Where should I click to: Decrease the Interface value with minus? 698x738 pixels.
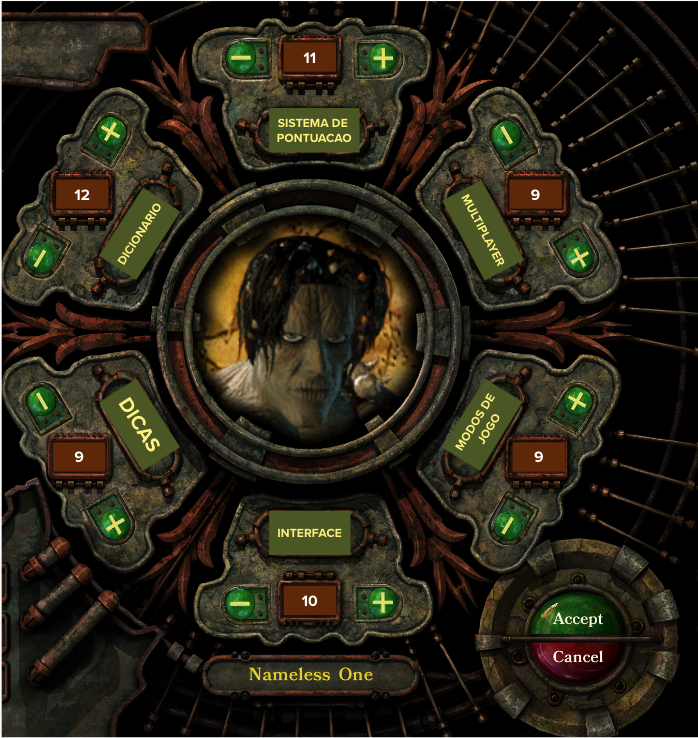240,602
